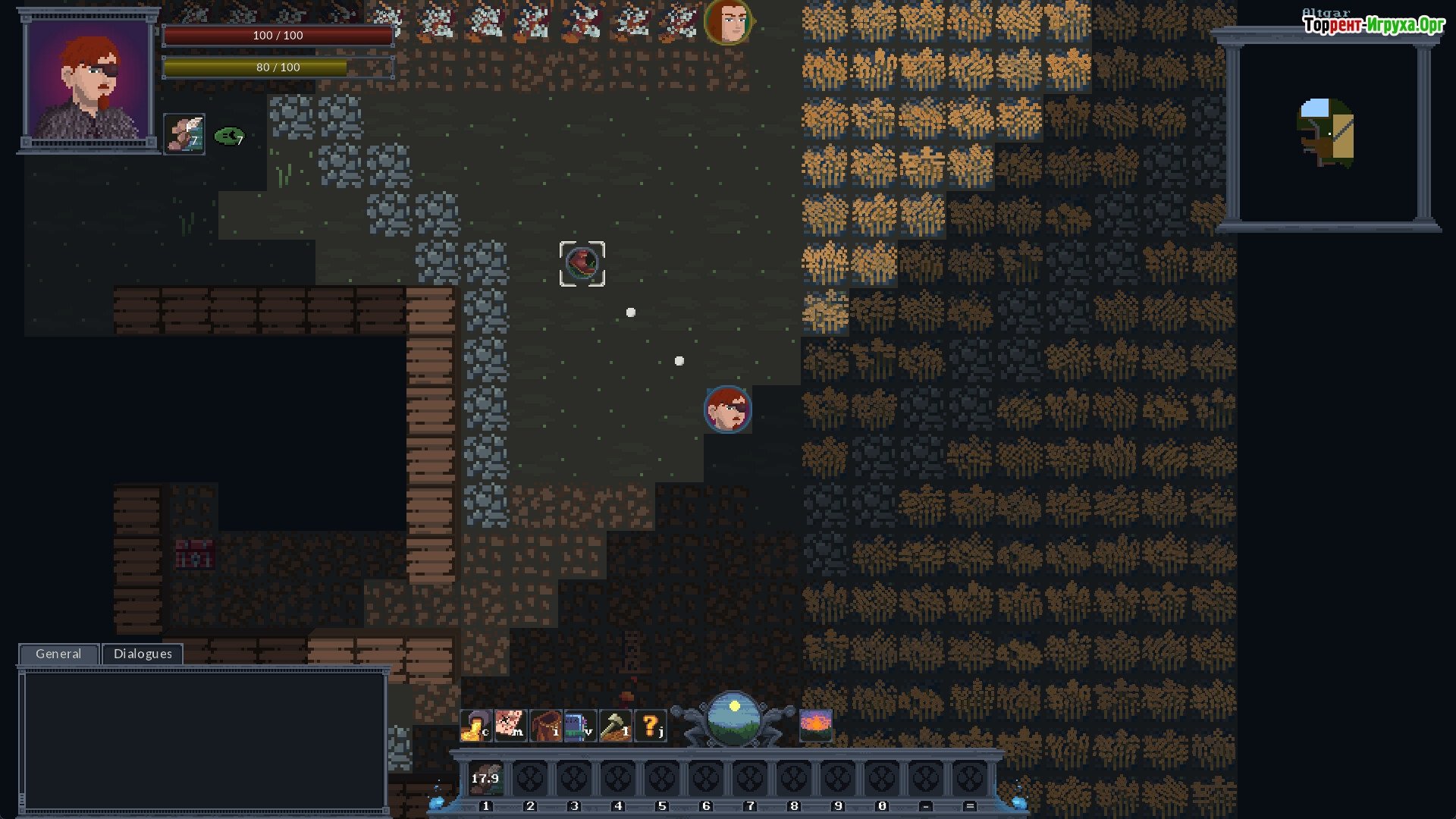Select the targeted unit with corner brackets
This screenshot has width=1456, height=819.
pos(582,264)
